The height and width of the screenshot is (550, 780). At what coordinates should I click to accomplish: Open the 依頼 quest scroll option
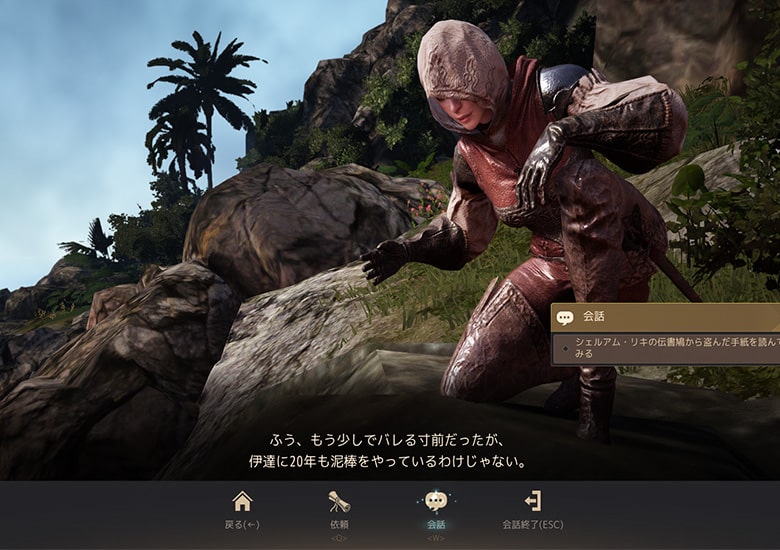pyautogui.click(x=339, y=508)
